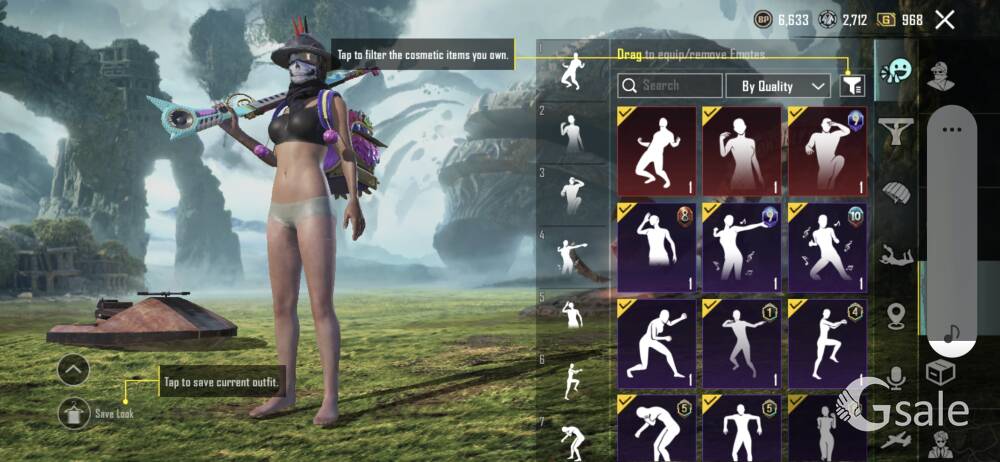
Task: Select the emote with badge number 8
Action: (657, 246)
